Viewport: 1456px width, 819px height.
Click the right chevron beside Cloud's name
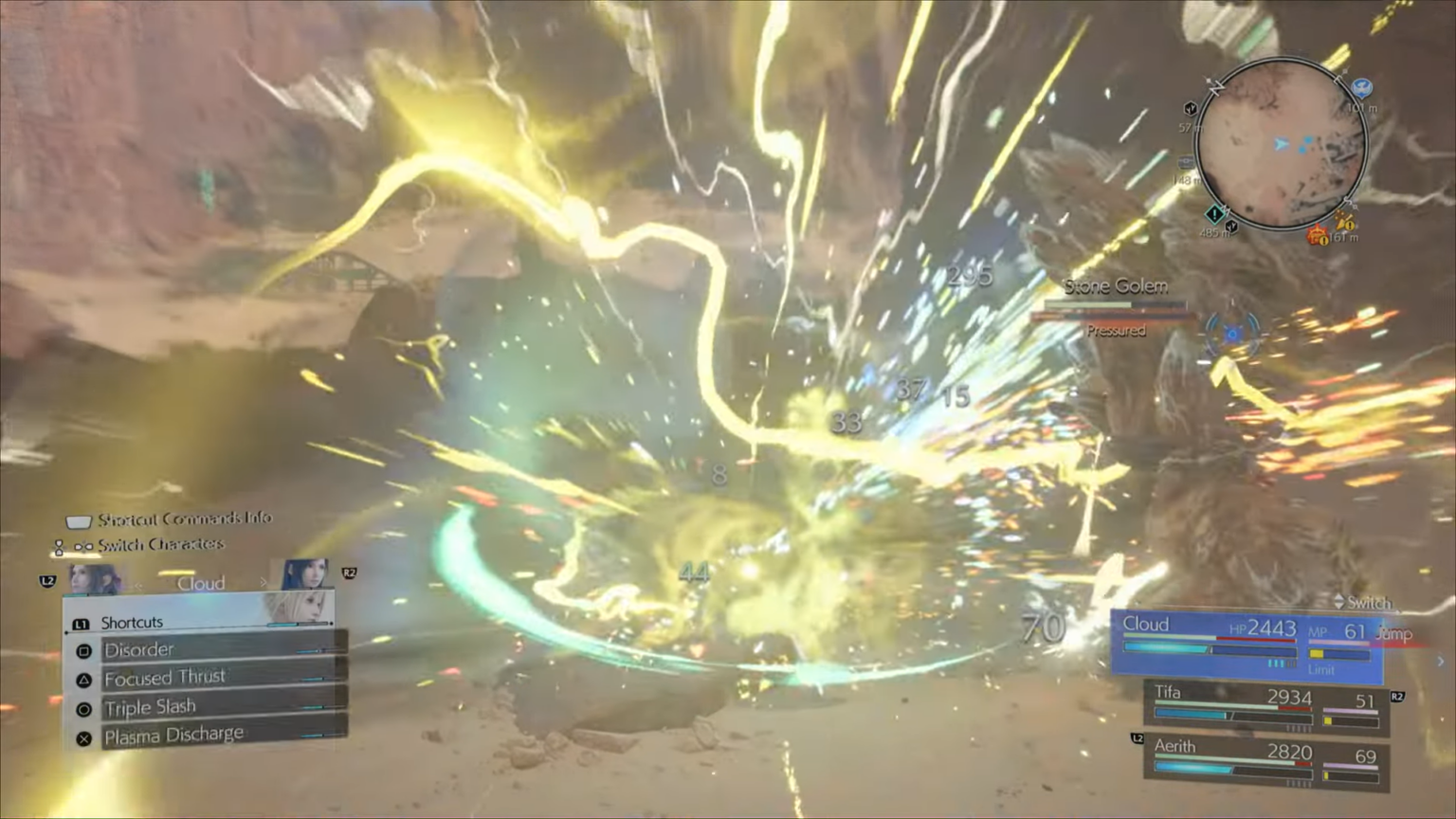point(264,582)
